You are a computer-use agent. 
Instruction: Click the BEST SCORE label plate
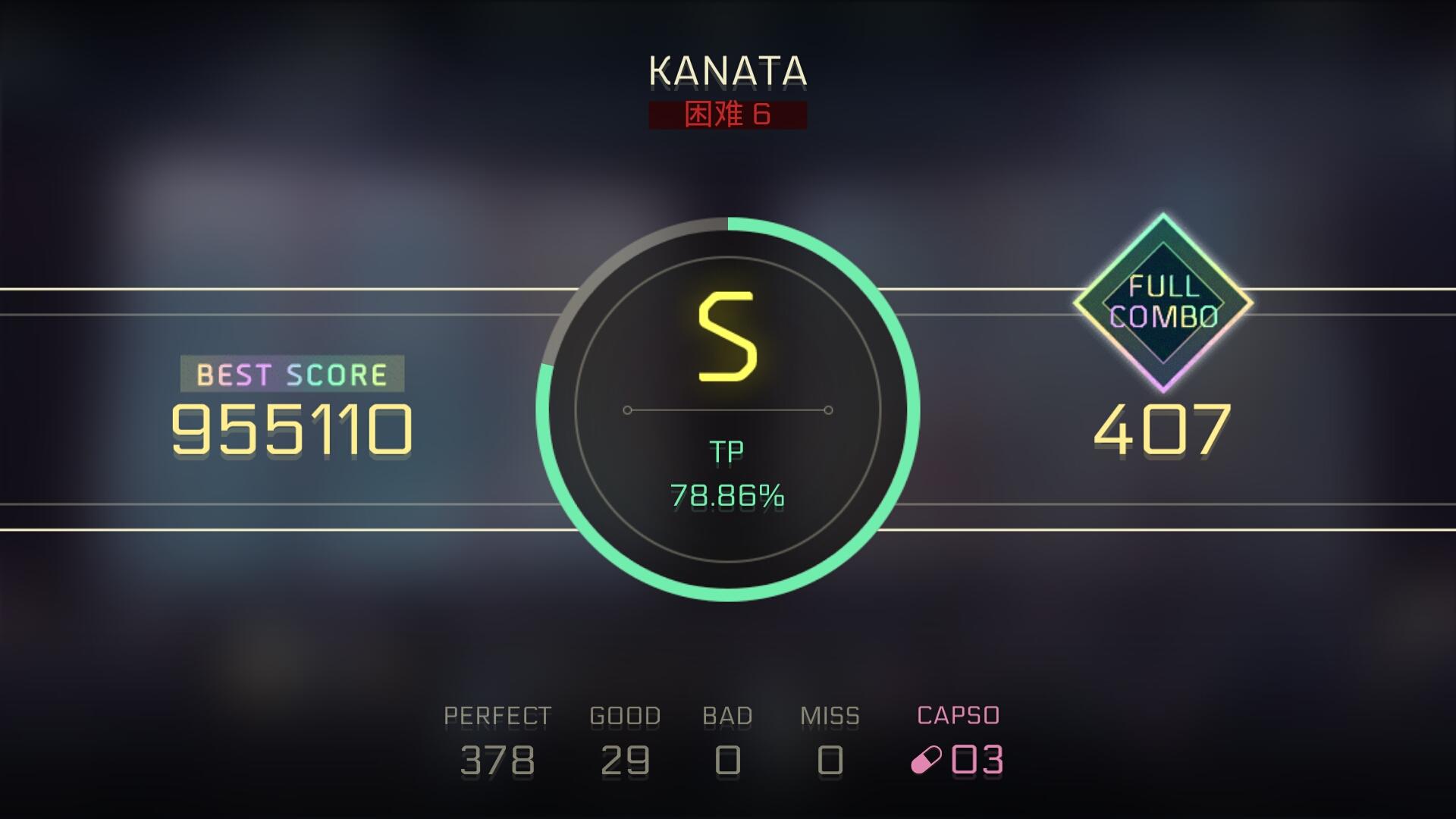click(x=292, y=373)
